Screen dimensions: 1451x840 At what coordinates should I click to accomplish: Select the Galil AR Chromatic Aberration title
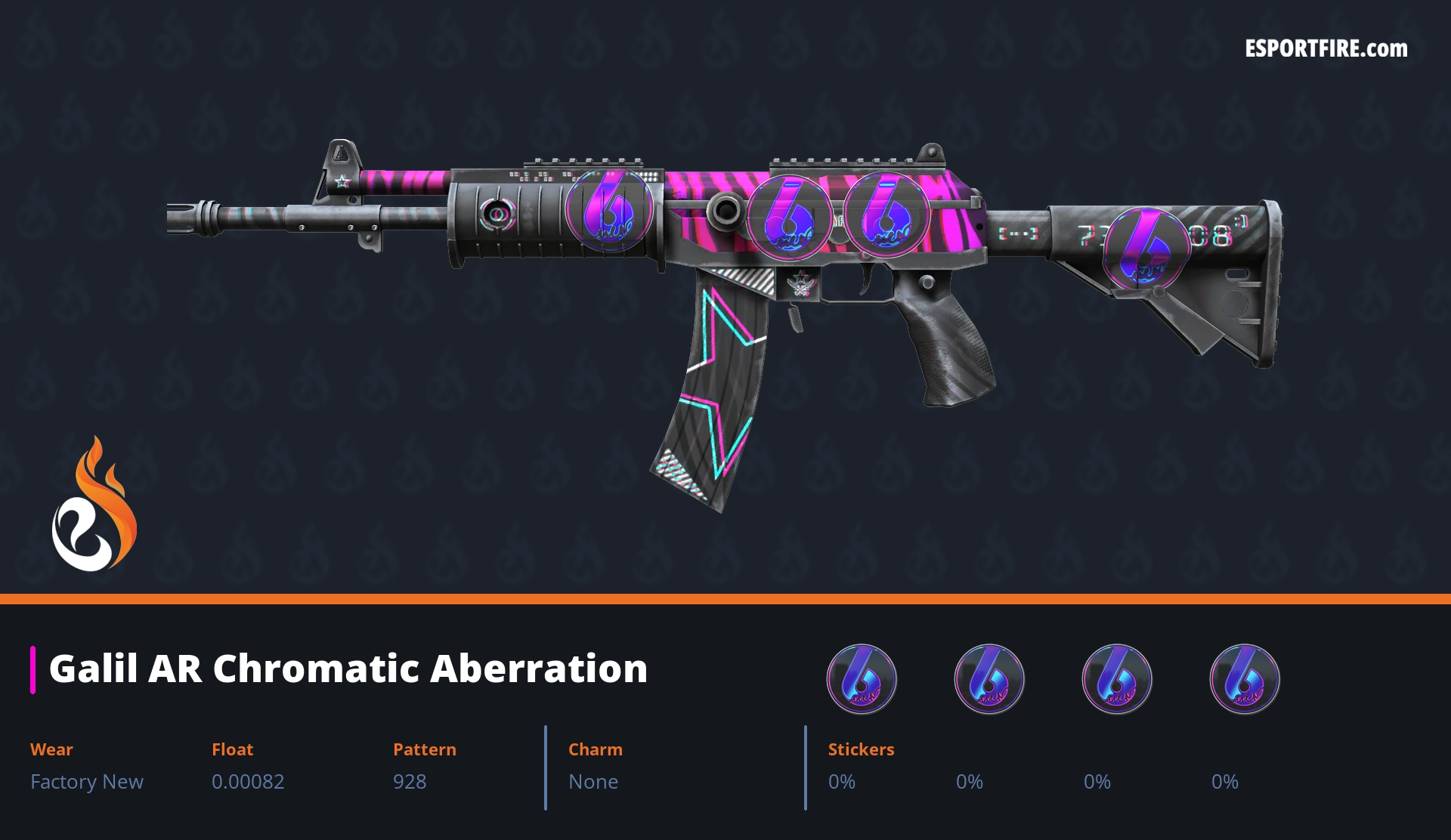(348, 669)
